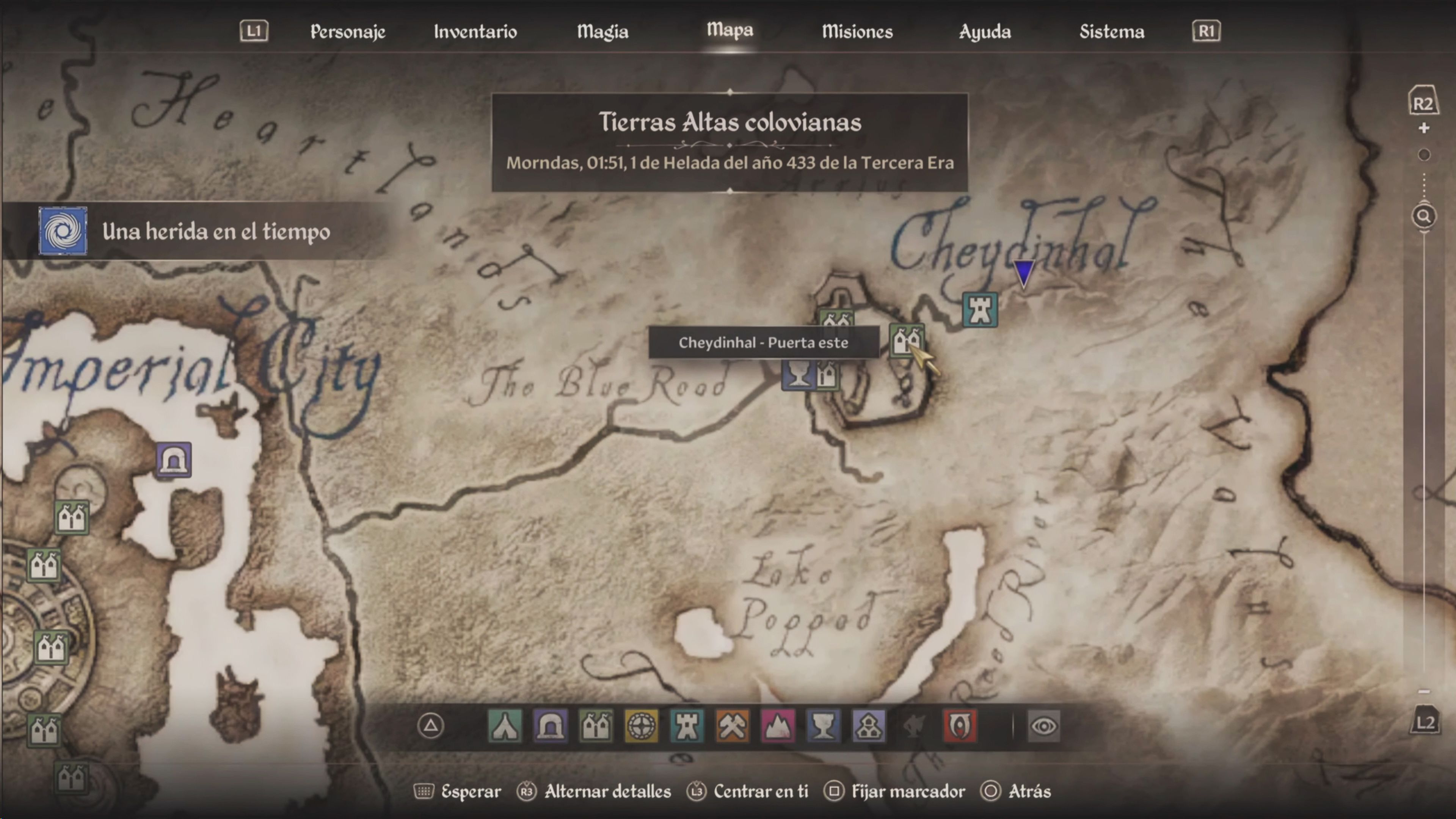1456x819 pixels.
Task: Switch to the Personaje tab
Action: 348,31
